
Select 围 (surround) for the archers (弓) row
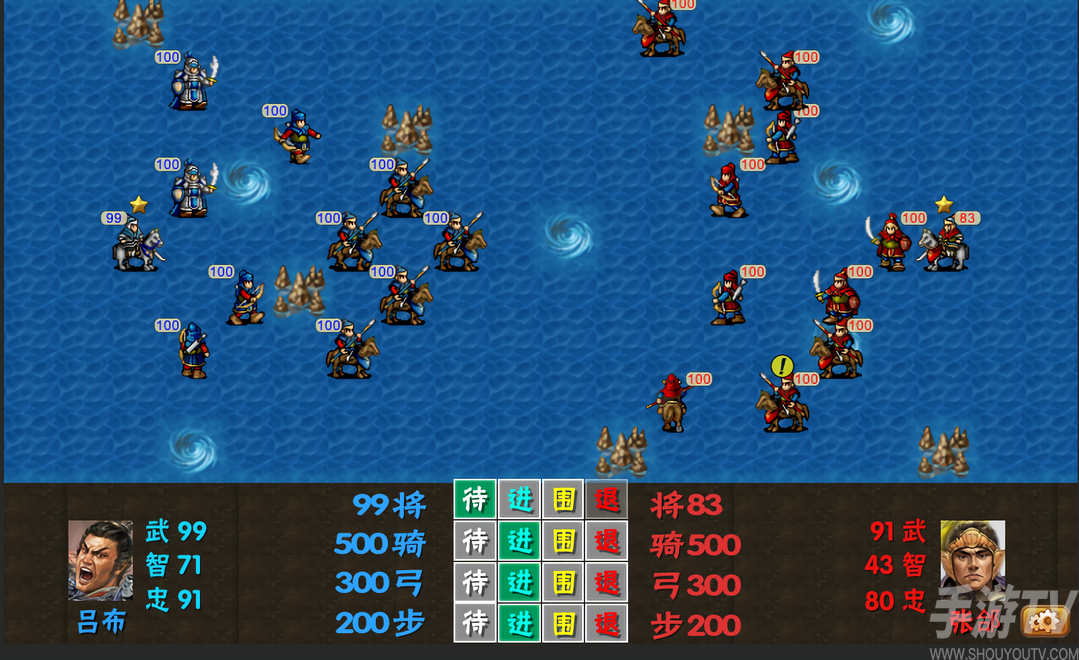tap(563, 582)
